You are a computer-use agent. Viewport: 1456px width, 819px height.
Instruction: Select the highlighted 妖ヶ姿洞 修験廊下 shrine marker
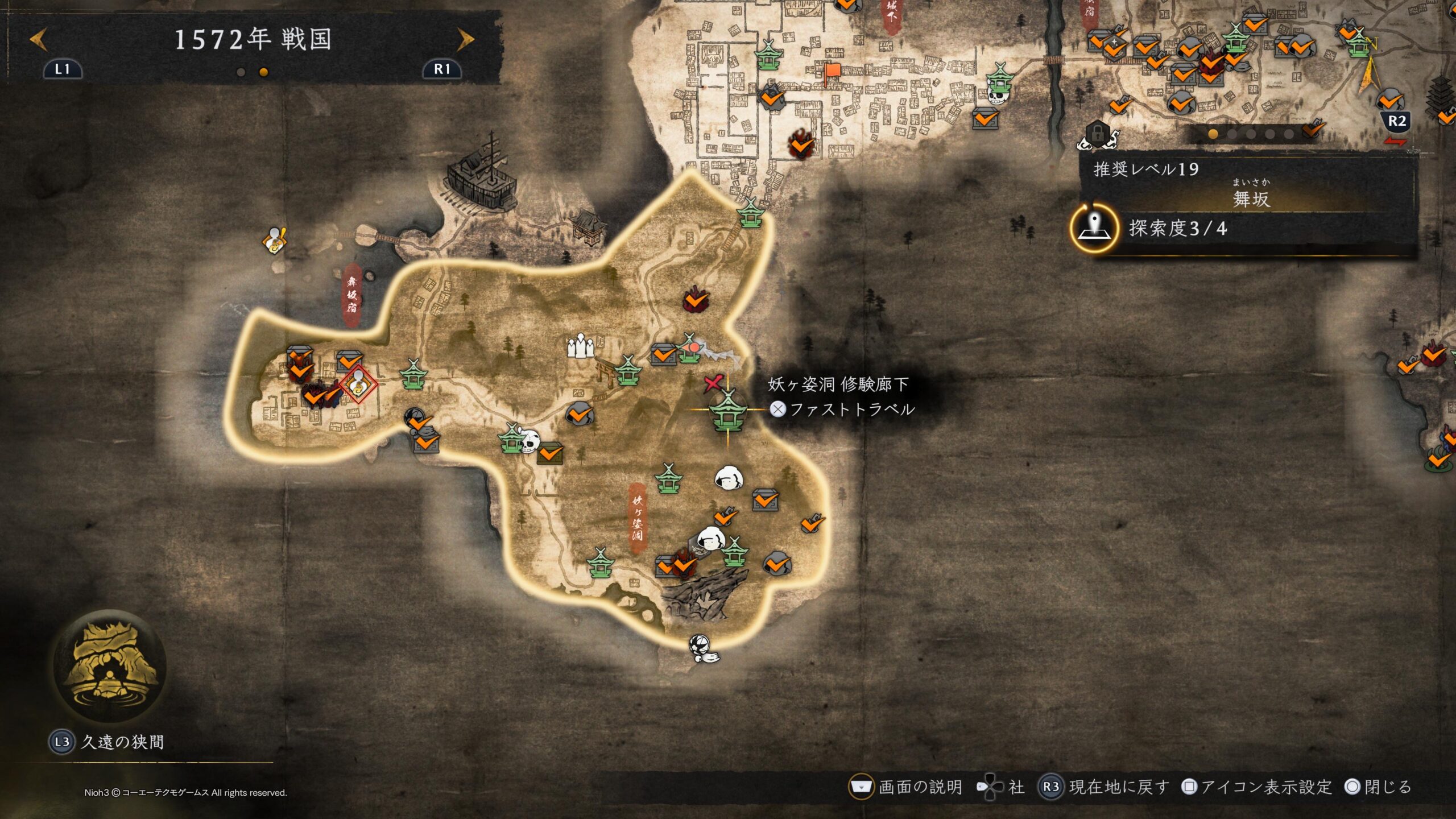coord(727,409)
